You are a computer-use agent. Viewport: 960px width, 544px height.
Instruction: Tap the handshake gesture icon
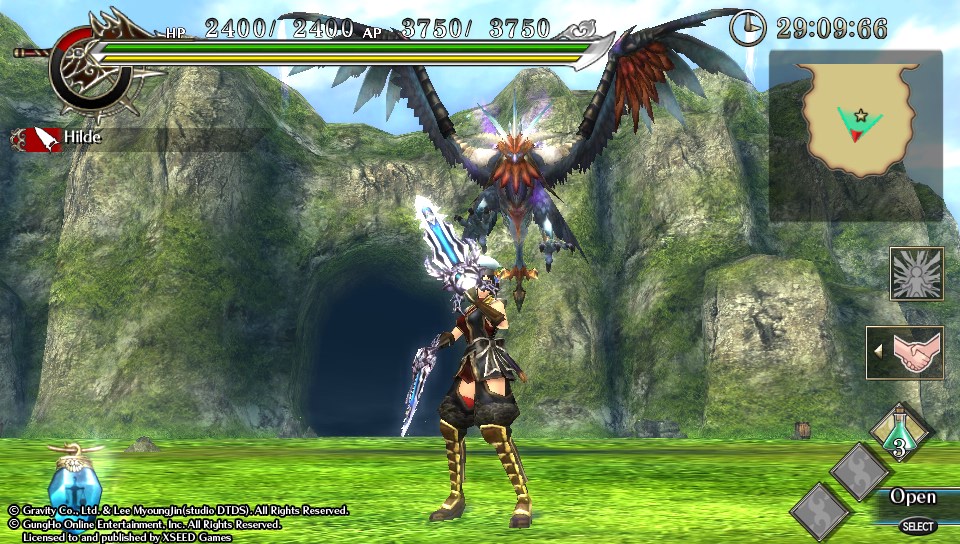point(905,353)
